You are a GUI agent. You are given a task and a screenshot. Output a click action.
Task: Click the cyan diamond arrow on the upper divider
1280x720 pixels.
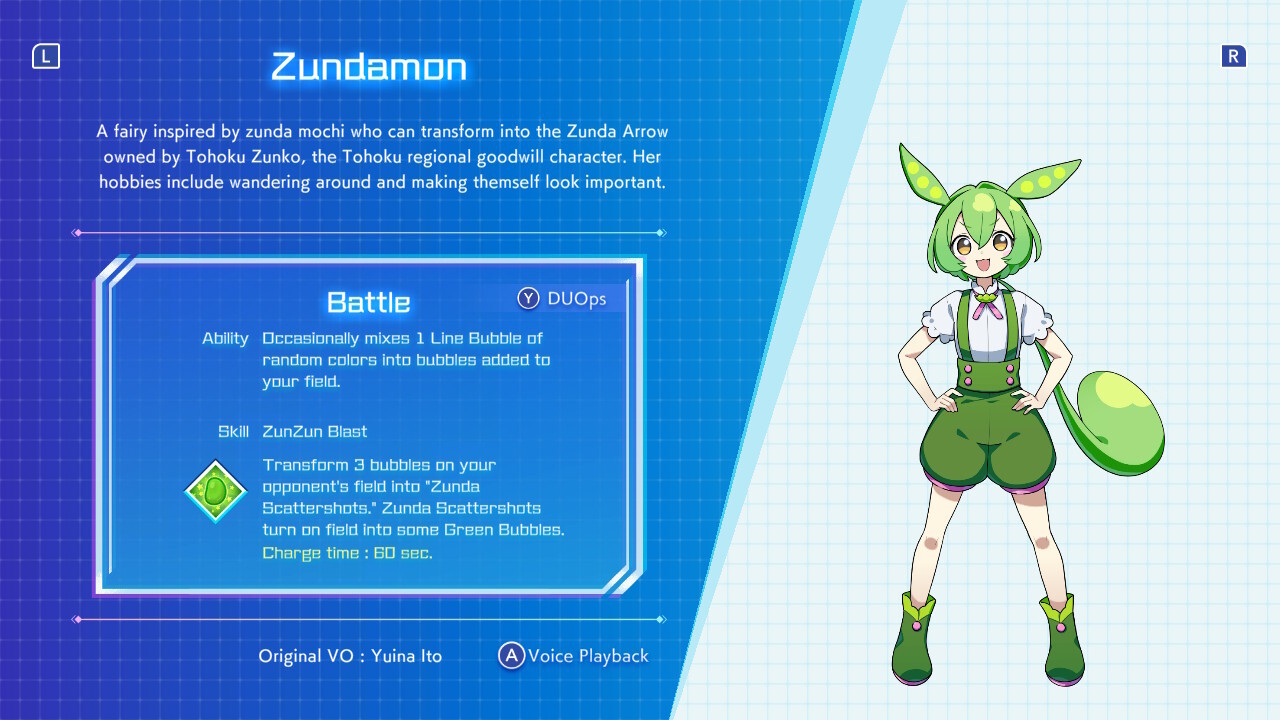point(662,232)
